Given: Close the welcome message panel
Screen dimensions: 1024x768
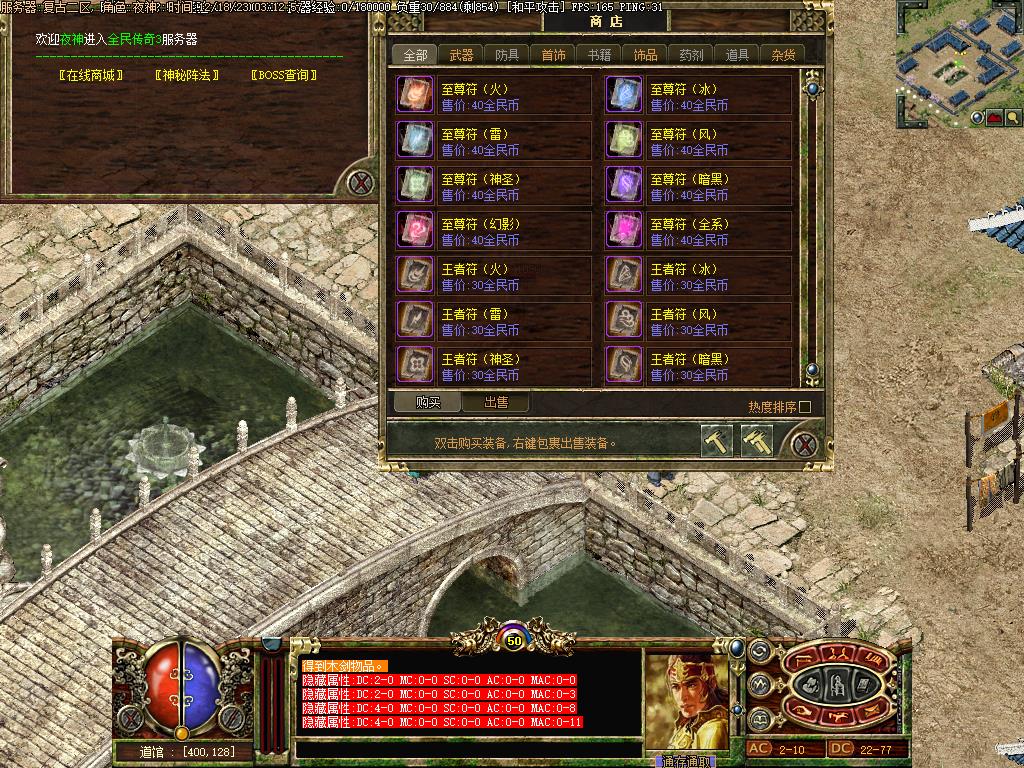Looking at the screenshot, I should click(361, 182).
